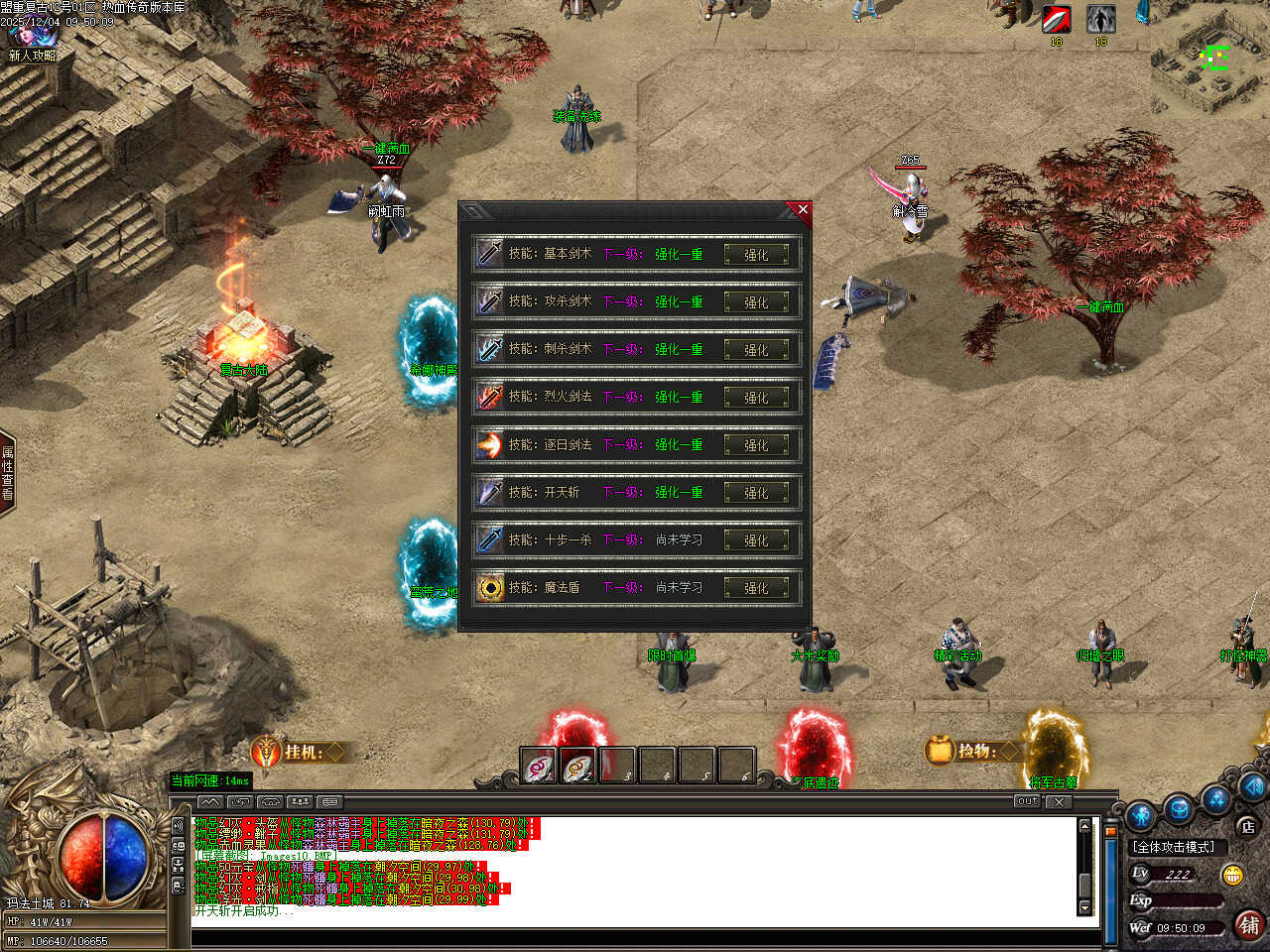Viewport: 1270px width, 952px height.
Task: Upgrade the 烈火剑法 skill via 强化
Action: (x=756, y=398)
